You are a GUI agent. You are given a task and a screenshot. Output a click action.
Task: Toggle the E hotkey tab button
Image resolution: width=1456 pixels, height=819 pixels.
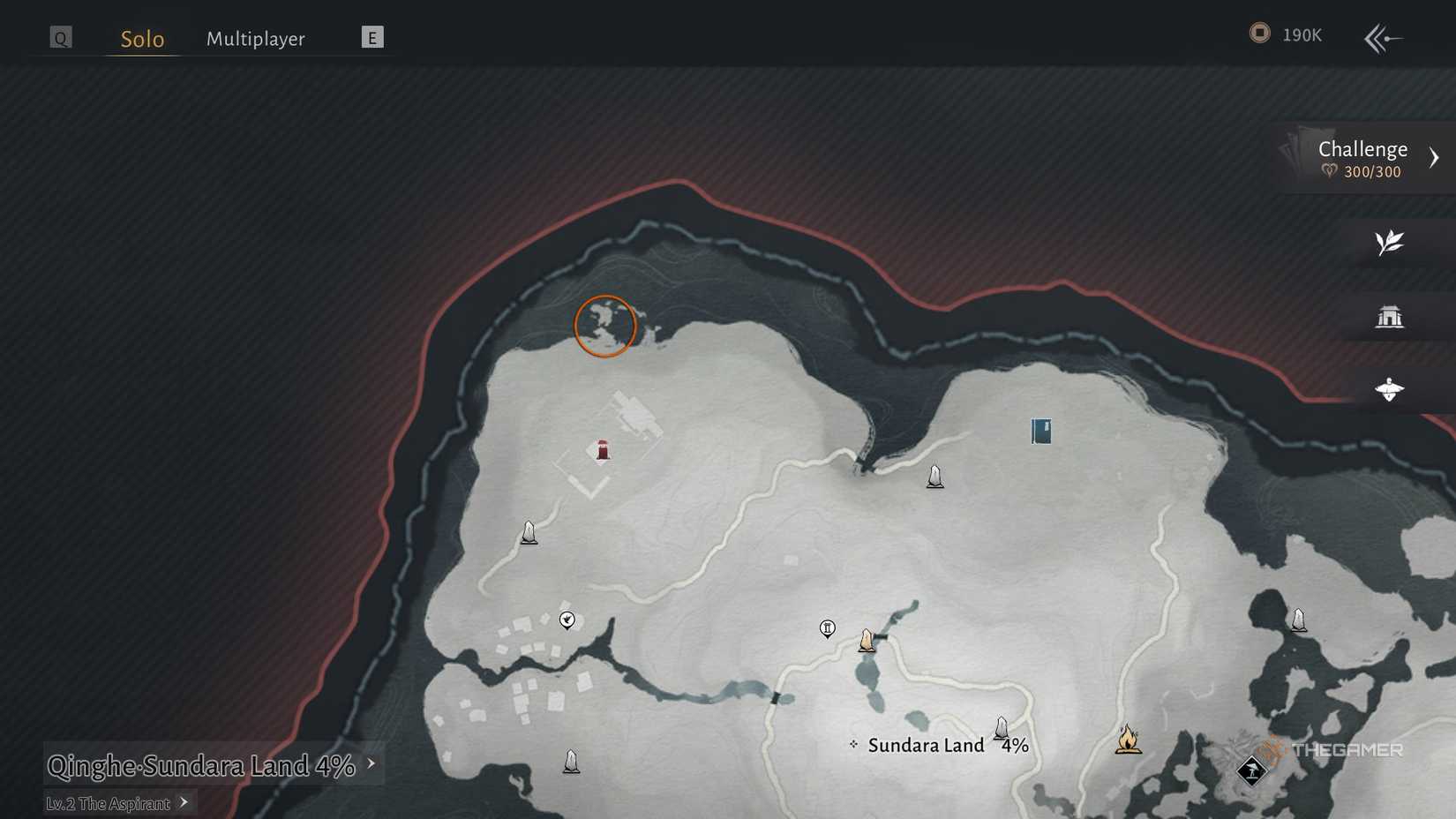point(372,38)
